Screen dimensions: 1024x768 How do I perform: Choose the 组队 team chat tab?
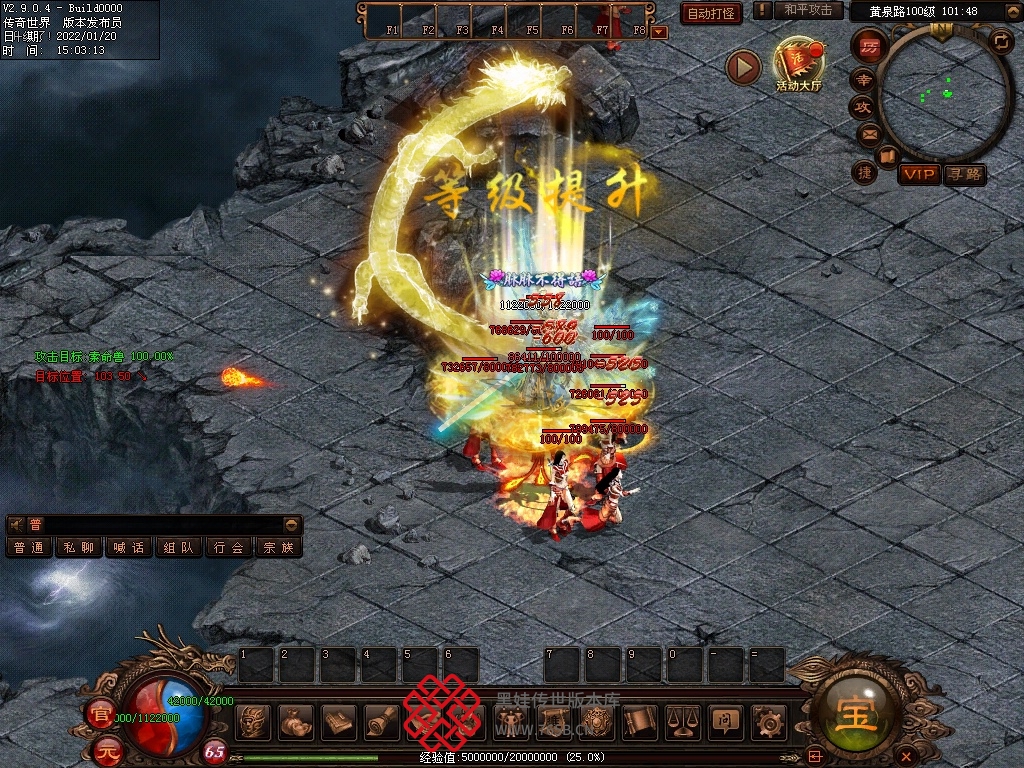coord(179,547)
